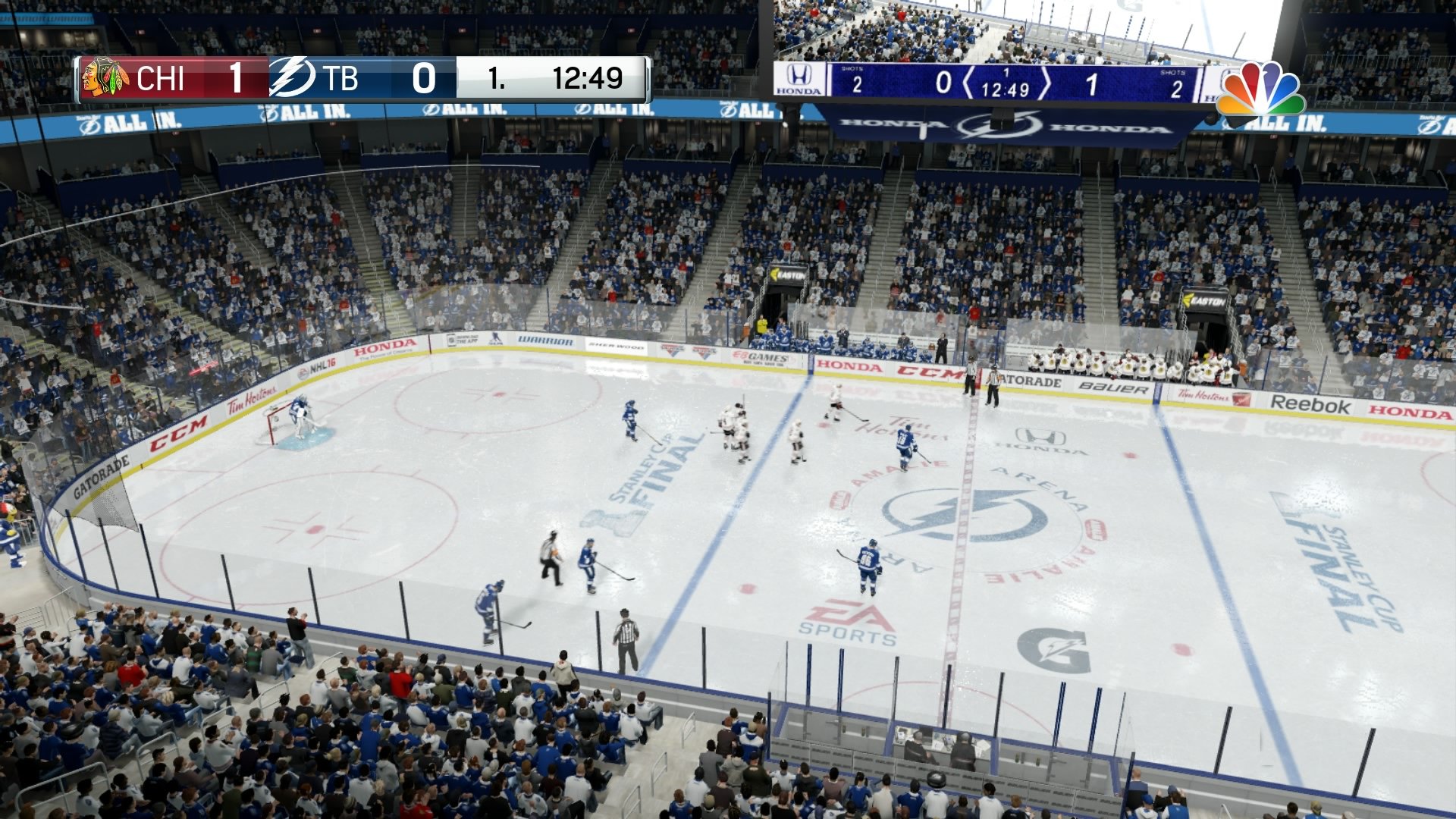Click the 12:49 game clock display
This screenshot has width=1456, height=819.
point(588,78)
